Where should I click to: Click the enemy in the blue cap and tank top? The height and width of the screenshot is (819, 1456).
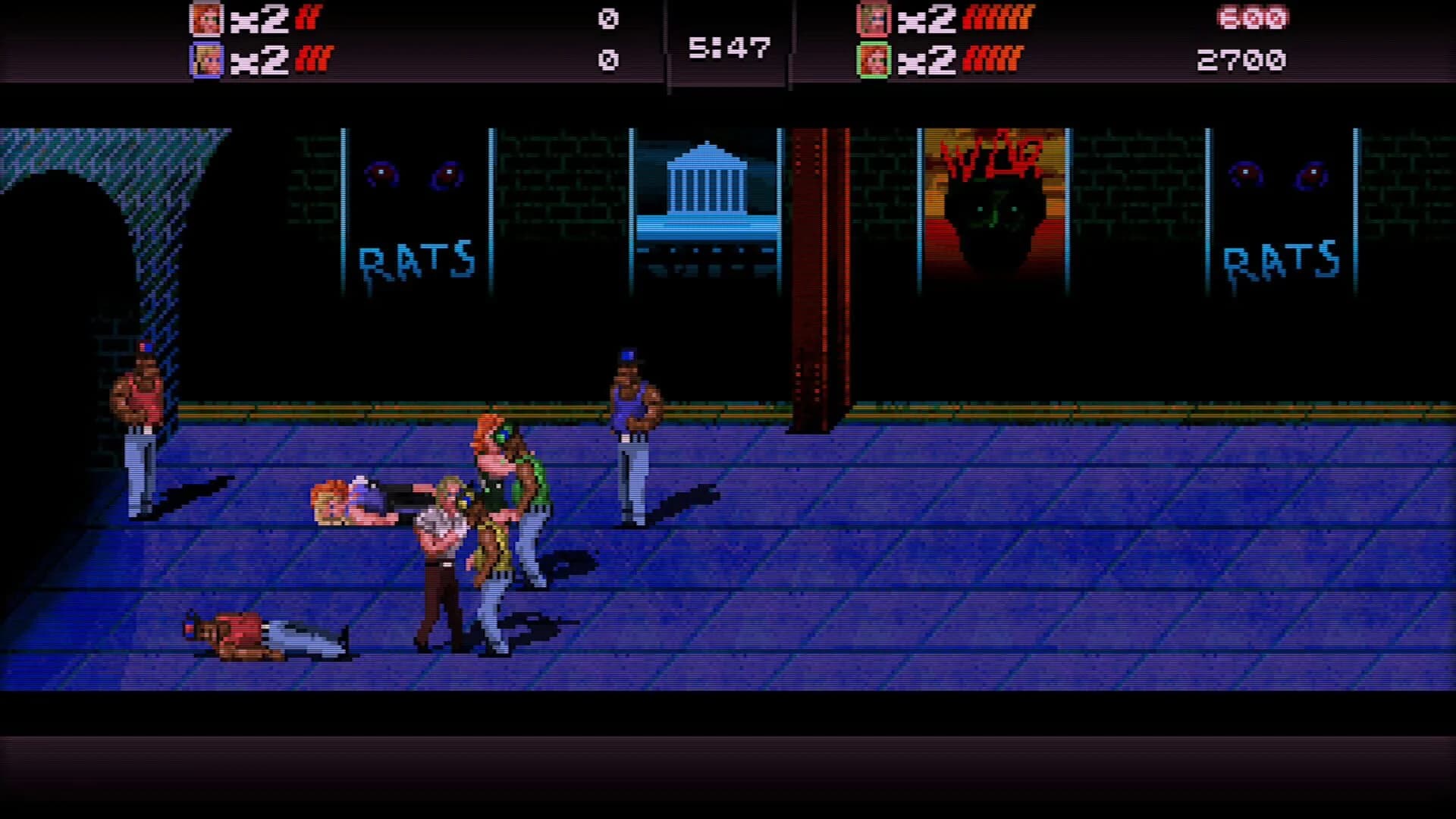[634, 432]
